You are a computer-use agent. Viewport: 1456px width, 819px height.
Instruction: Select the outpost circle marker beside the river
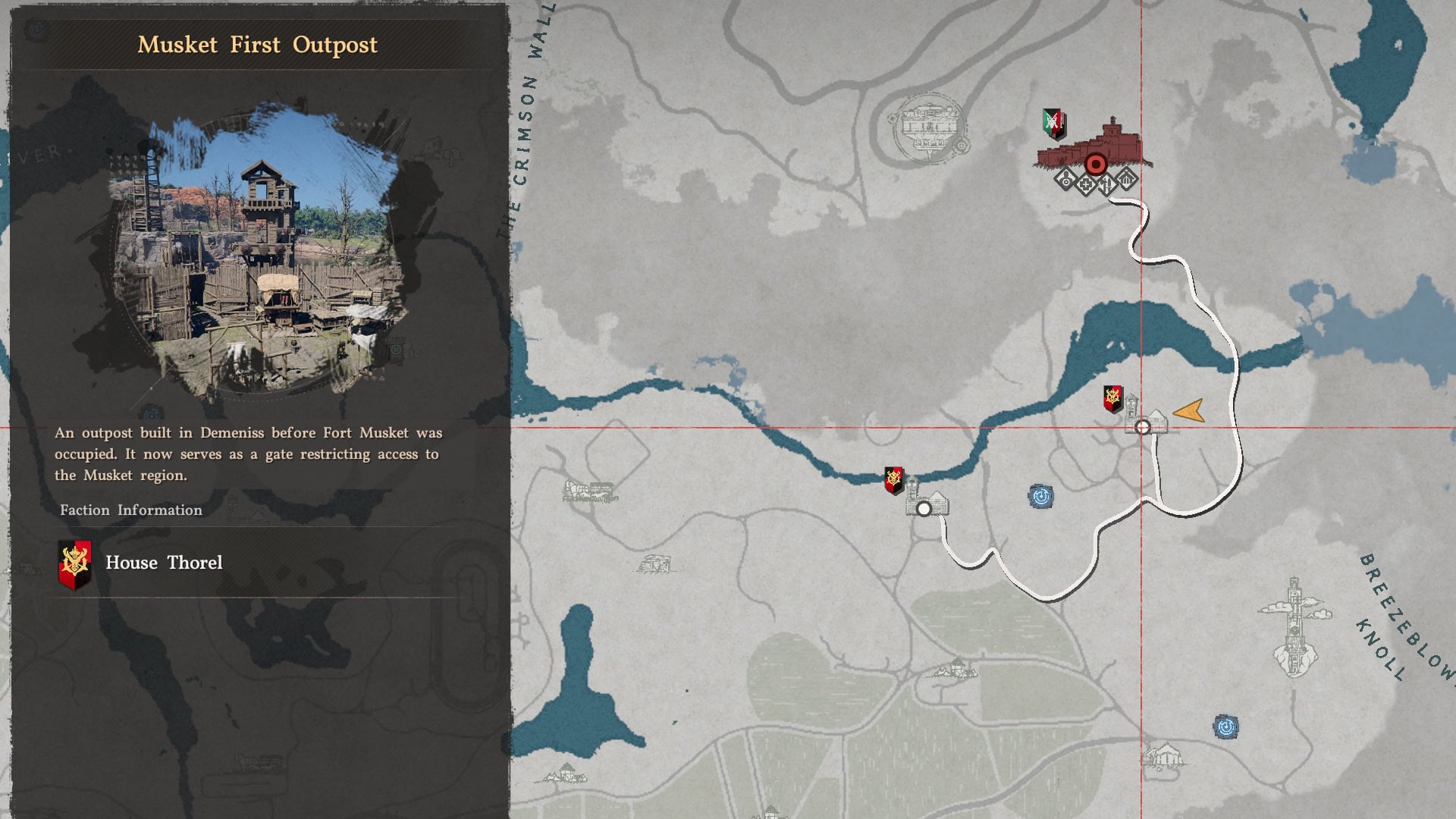[924, 509]
